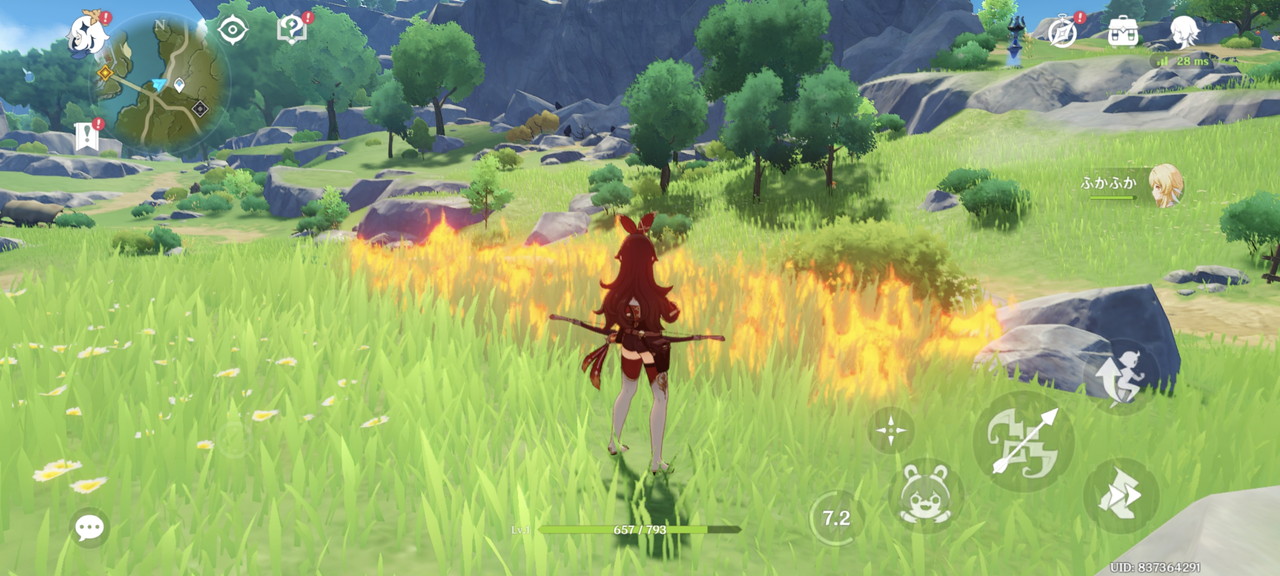Open the compass-shaped Adventurer Handbook icon
This screenshot has height=576, width=1280.
tap(1061, 31)
